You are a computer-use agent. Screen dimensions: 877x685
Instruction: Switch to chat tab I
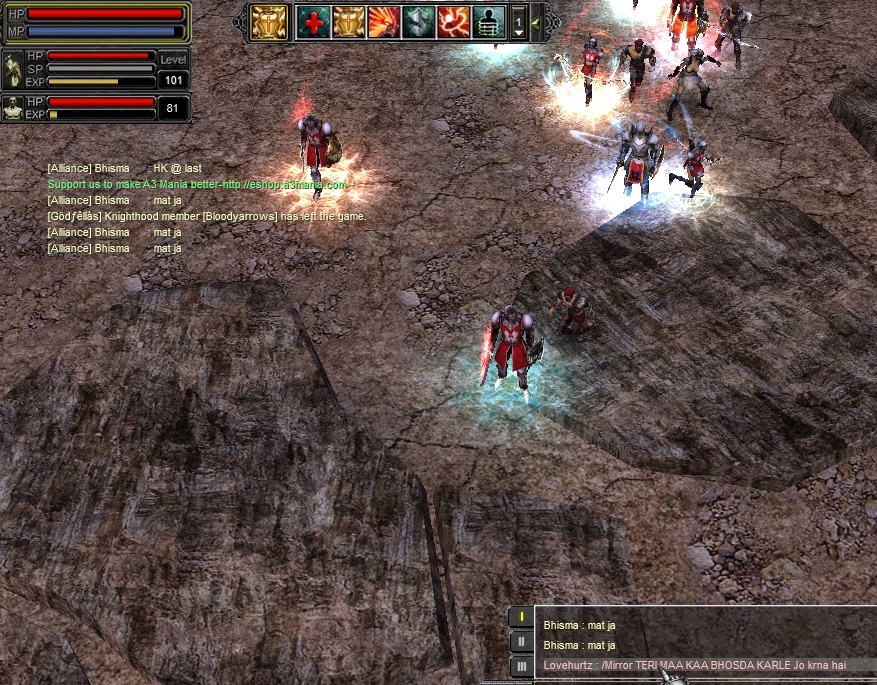click(x=521, y=617)
